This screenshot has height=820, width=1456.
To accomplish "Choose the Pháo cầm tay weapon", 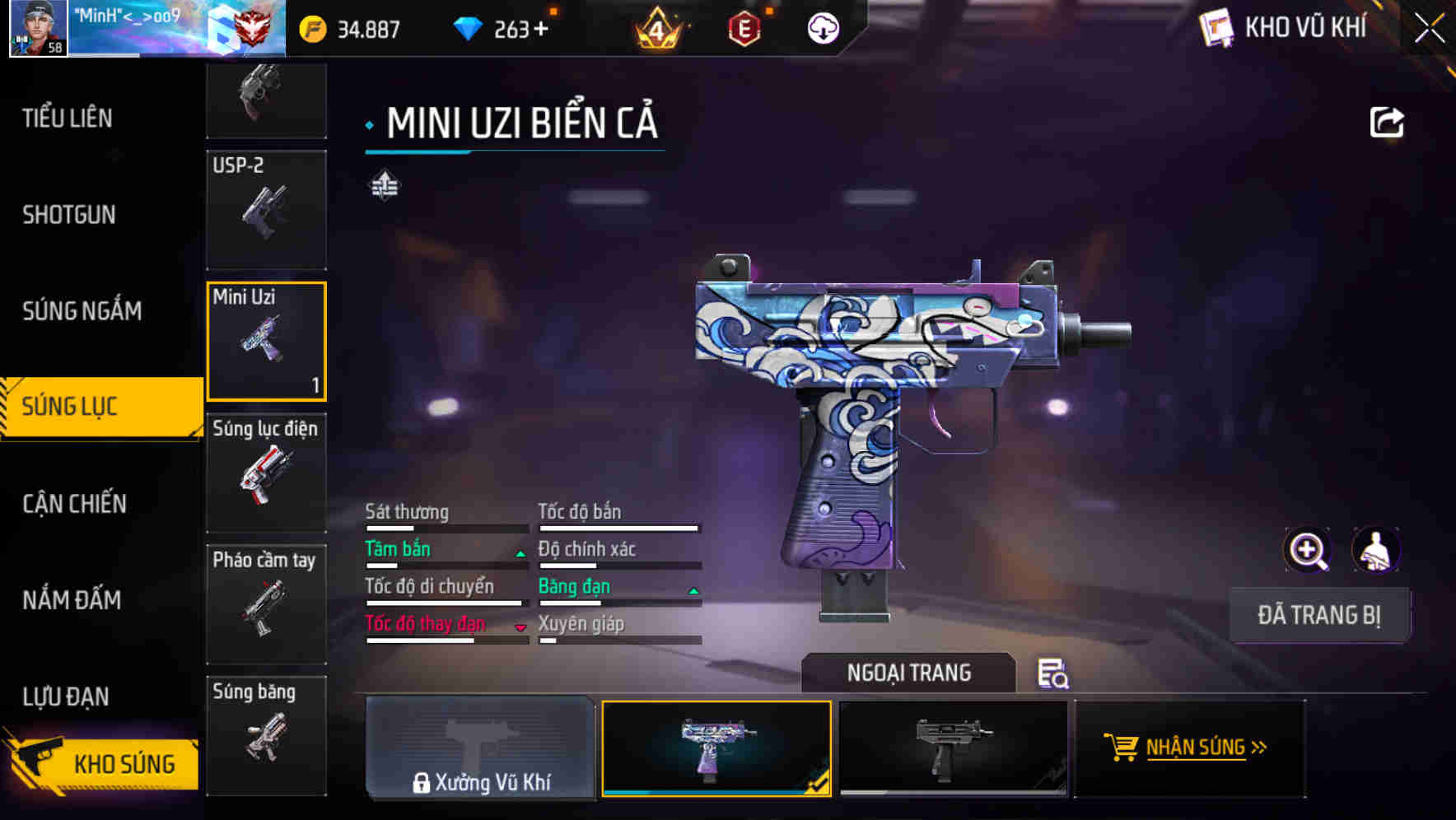I will tap(266, 603).
